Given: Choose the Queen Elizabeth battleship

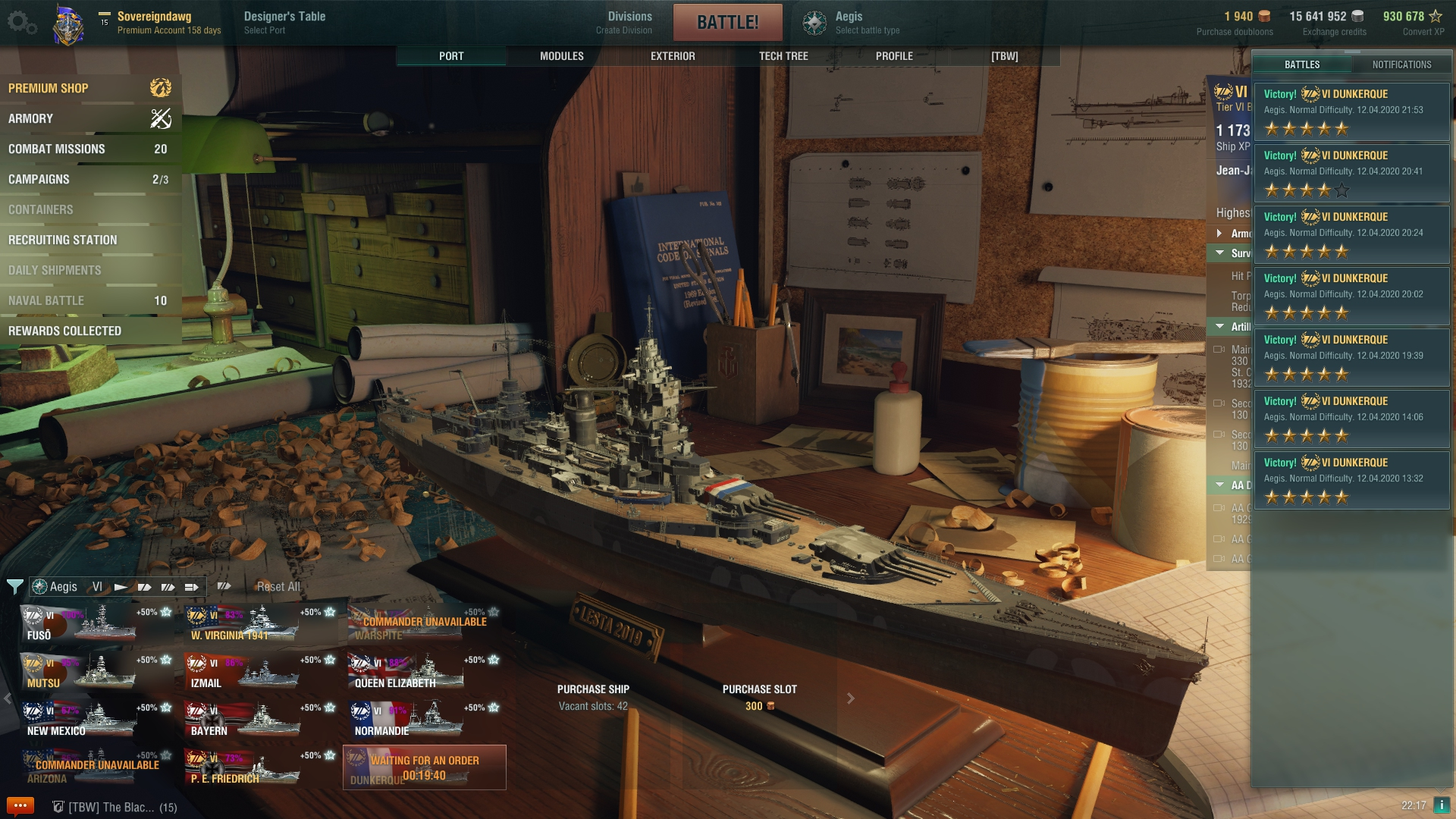Looking at the screenshot, I should tap(425, 671).
